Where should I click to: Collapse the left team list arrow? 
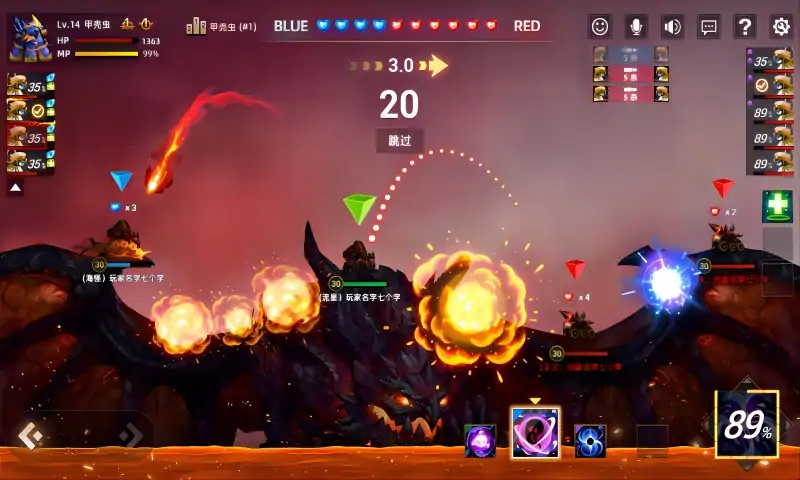(x=16, y=187)
